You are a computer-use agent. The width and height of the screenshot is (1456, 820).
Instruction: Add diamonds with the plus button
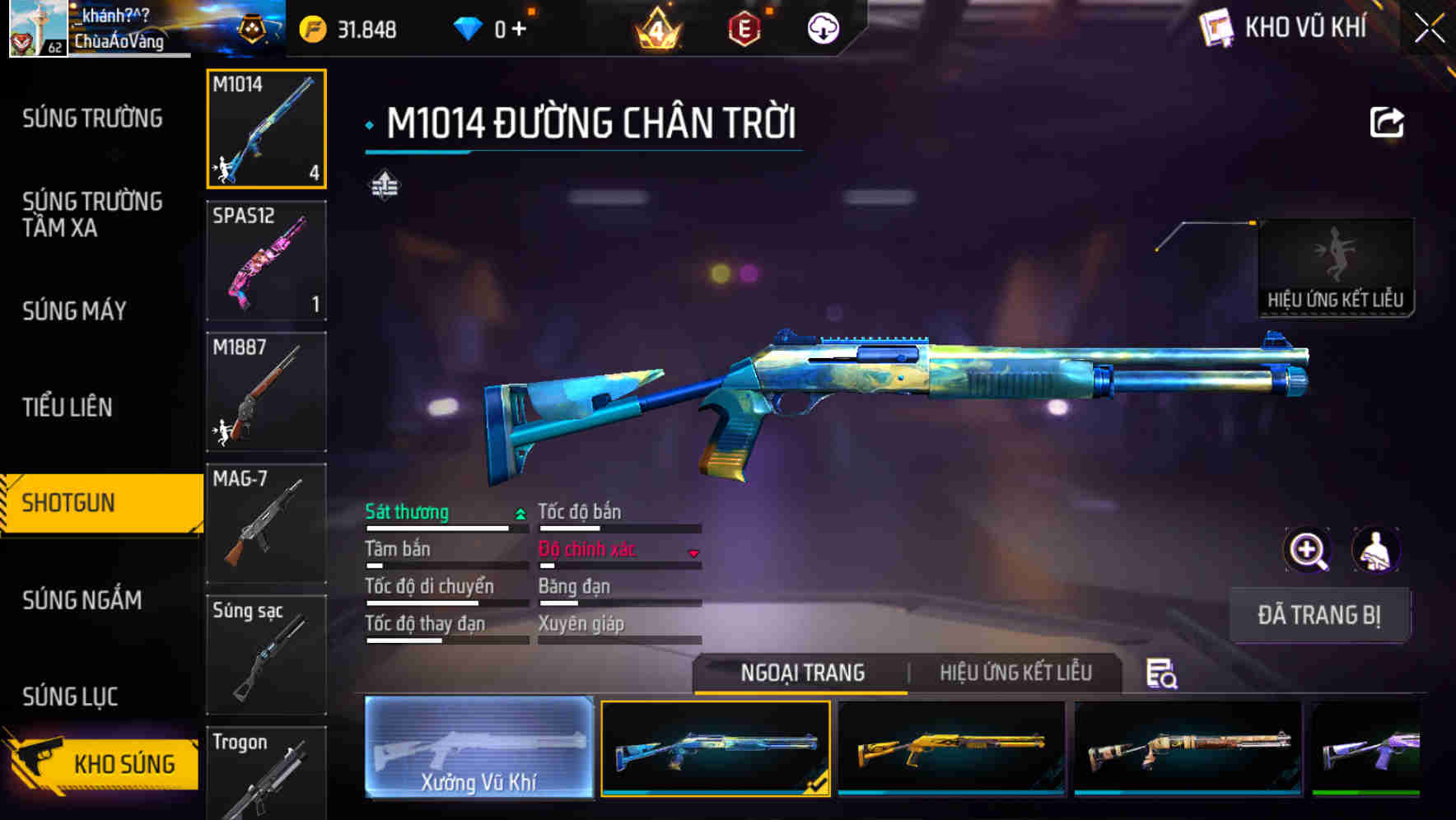tap(519, 30)
